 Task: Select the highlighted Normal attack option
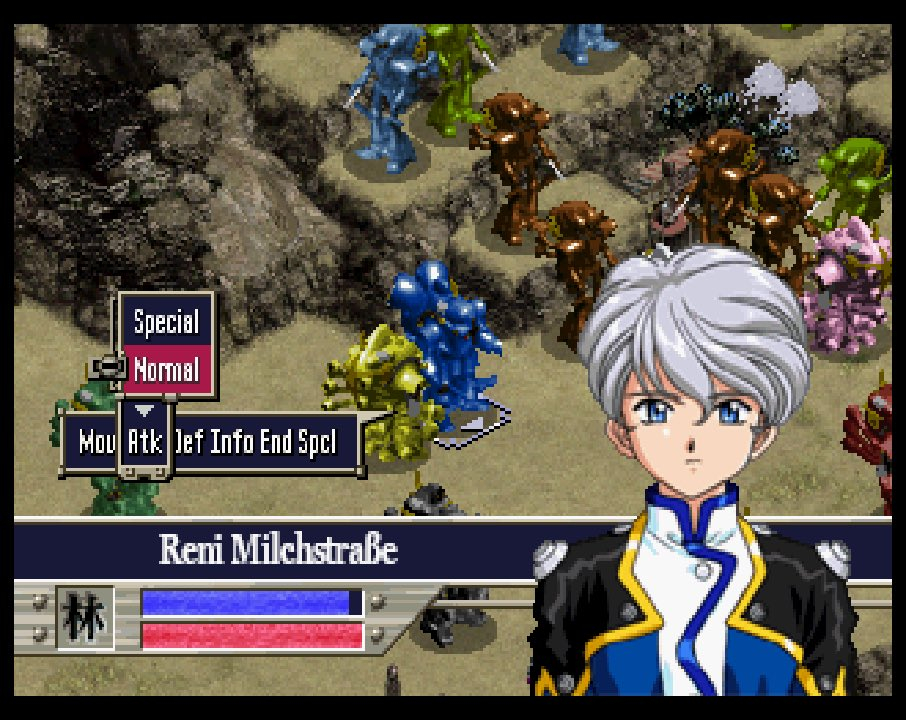(x=166, y=369)
